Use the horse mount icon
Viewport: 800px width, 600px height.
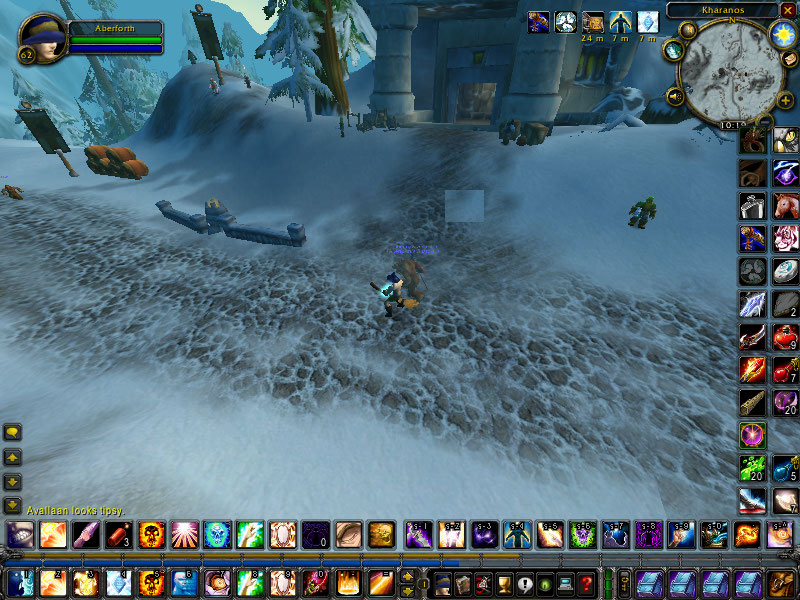tap(787, 206)
